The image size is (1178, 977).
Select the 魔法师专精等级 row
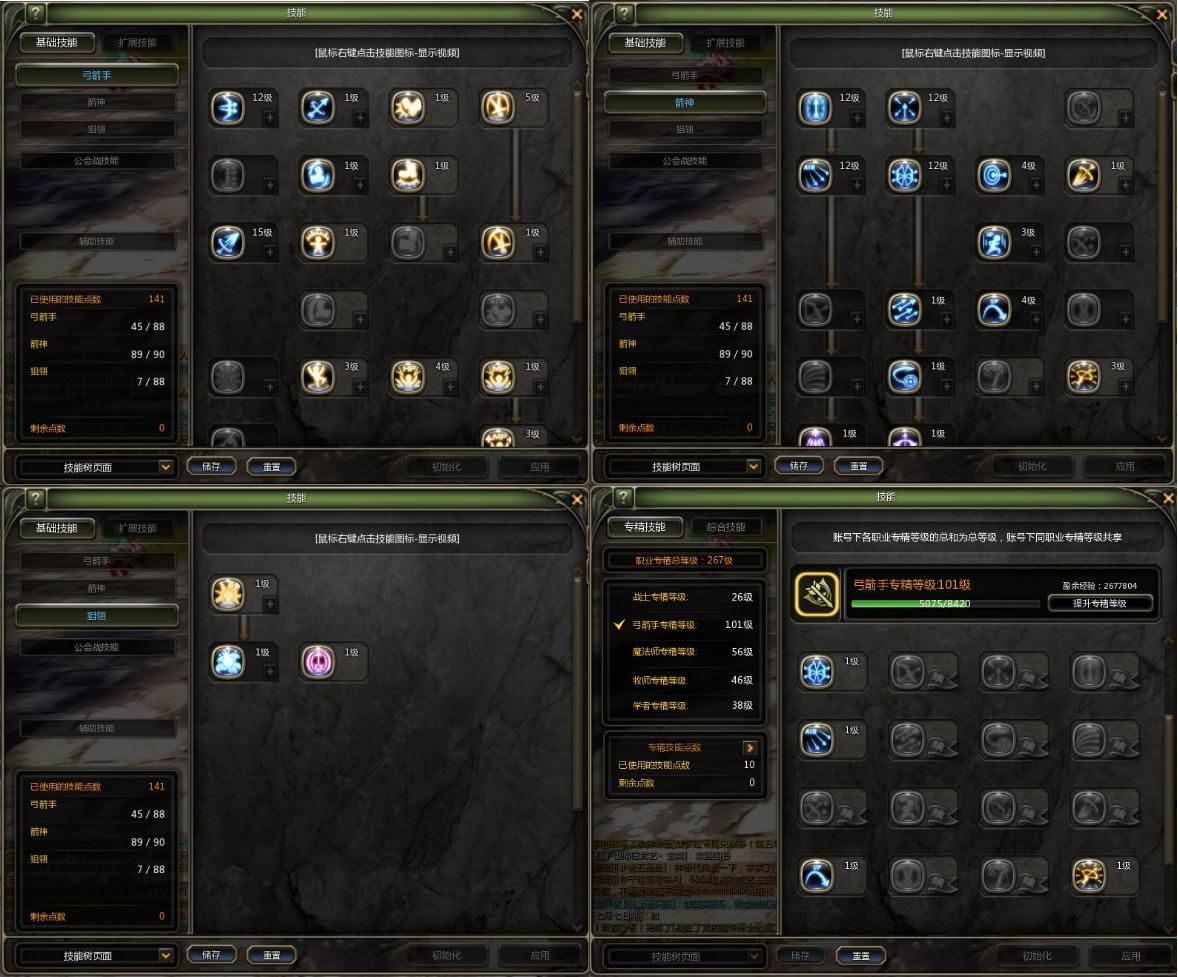tap(685, 652)
